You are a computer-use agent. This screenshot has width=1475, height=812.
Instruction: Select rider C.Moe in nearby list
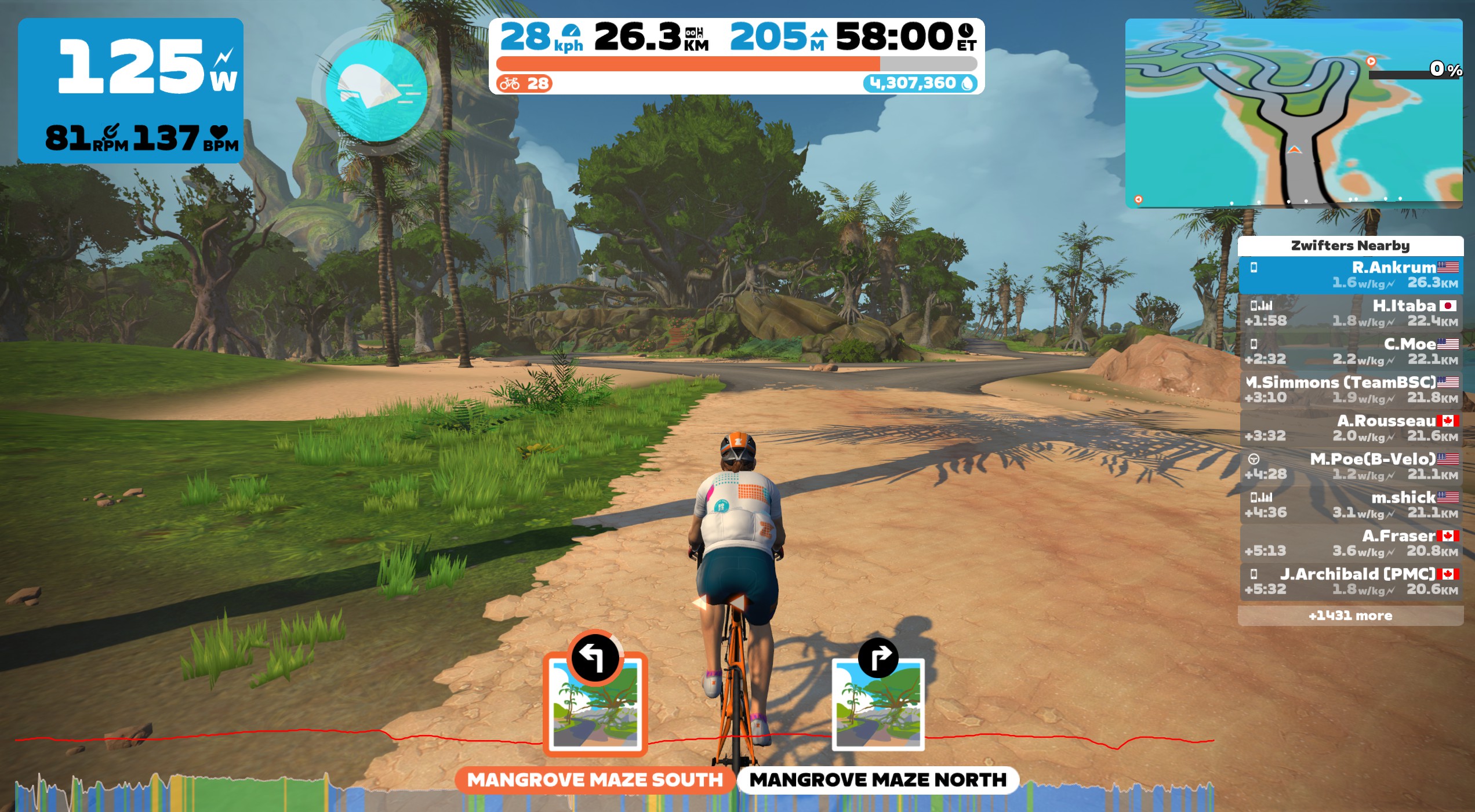point(1350,351)
